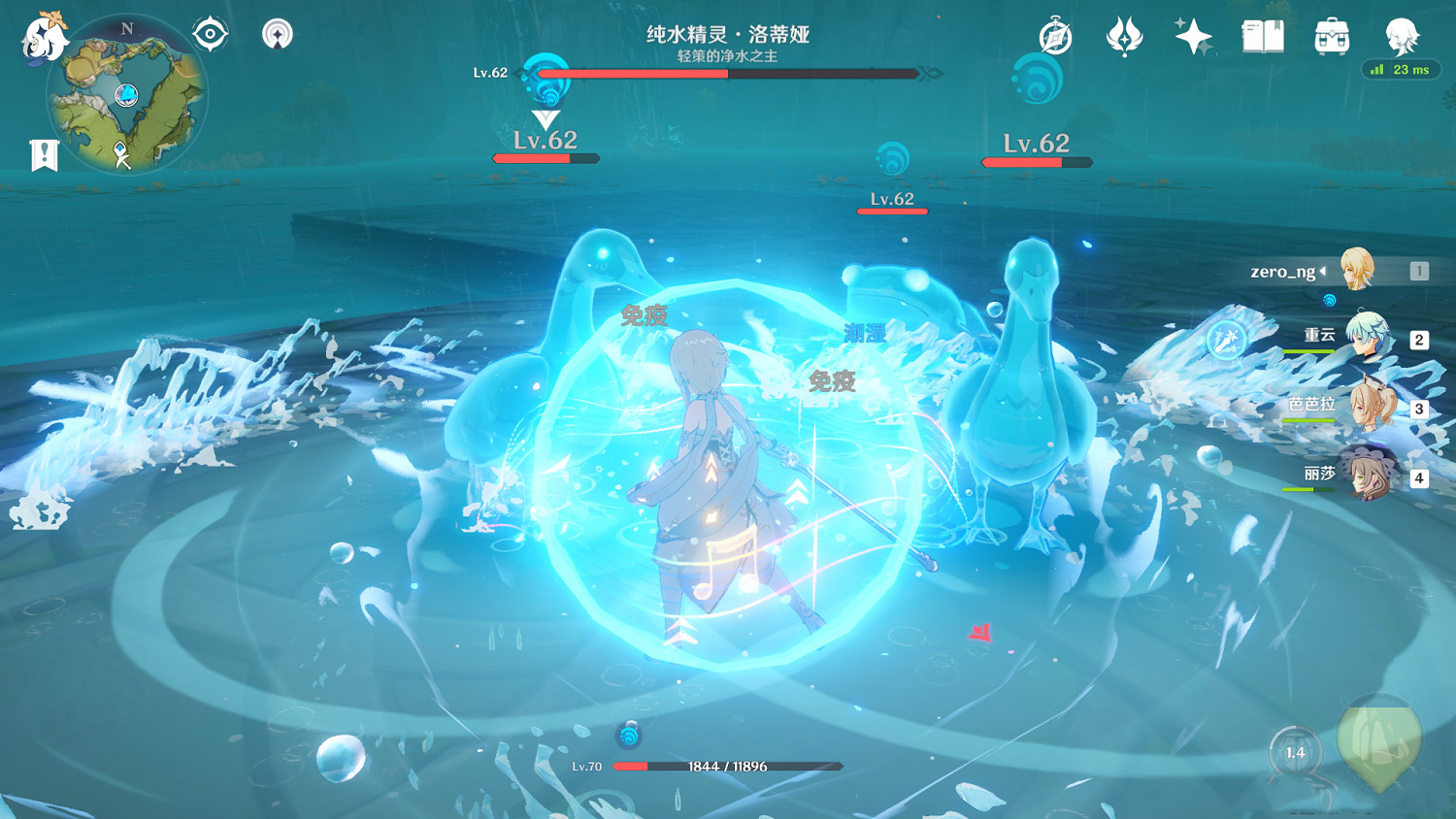Select zero_ng's character portrait

click(x=1359, y=272)
